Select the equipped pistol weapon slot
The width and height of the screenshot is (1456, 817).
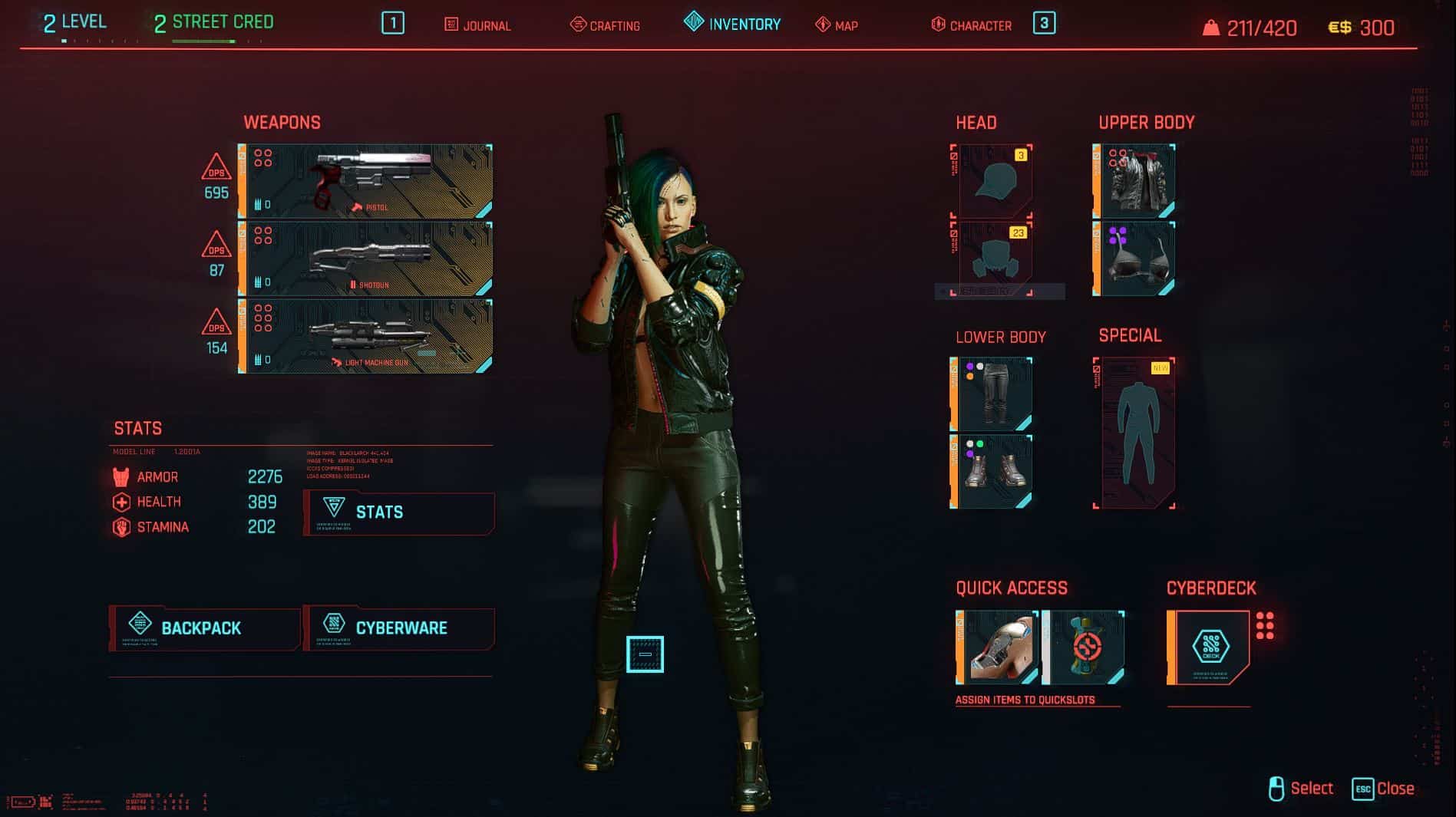point(366,182)
